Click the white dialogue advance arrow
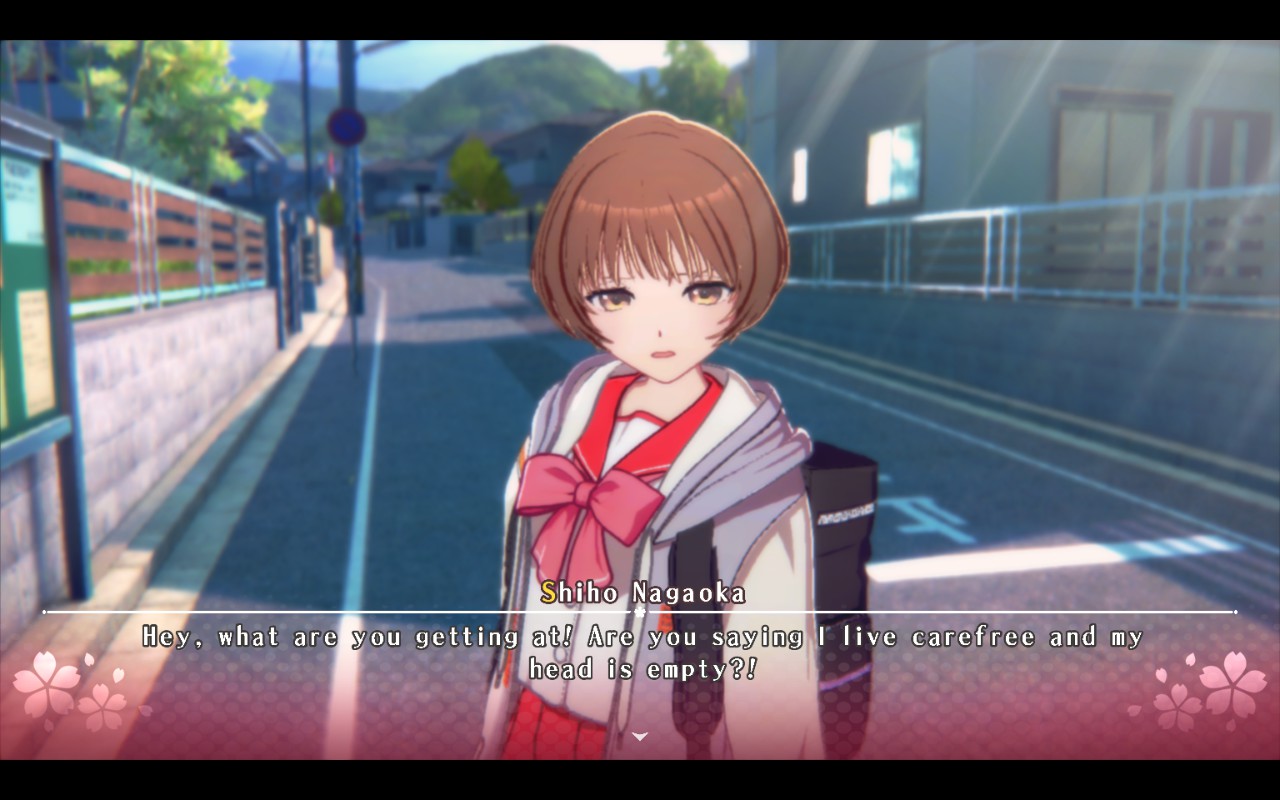Screen dimensions: 1280x800 (x=640, y=737)
